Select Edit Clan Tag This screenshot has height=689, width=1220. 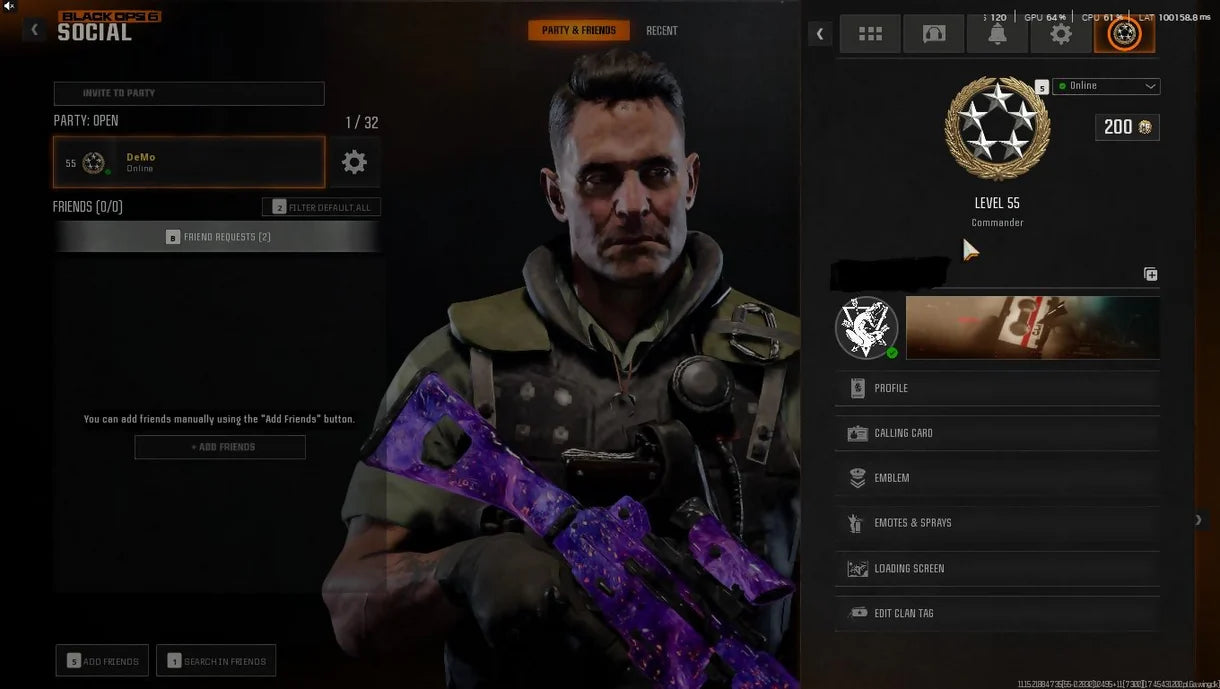tap(997, 613)
